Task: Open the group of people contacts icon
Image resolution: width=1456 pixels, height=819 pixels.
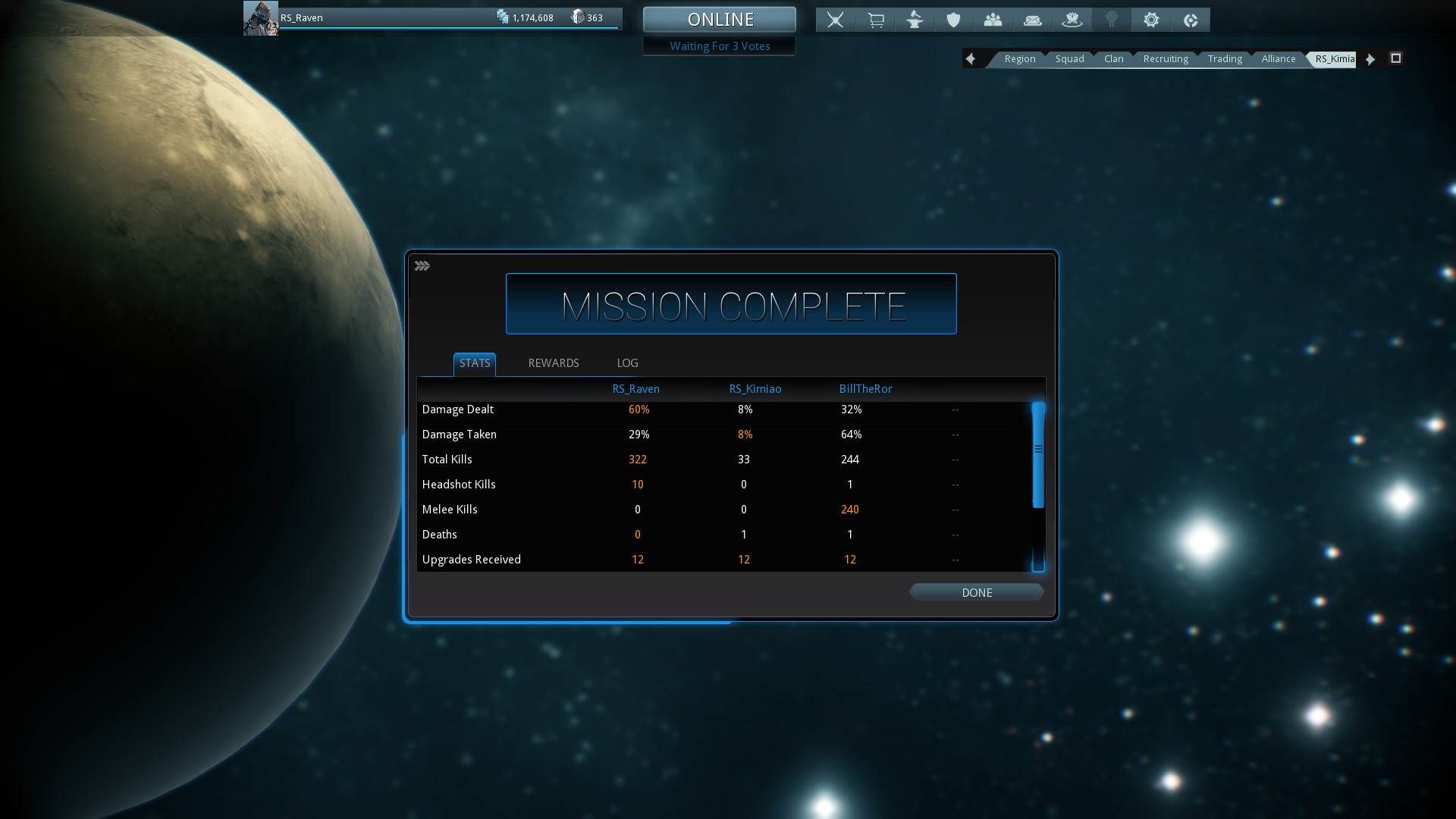Action: pyautogui.click(x=993, y=20)
